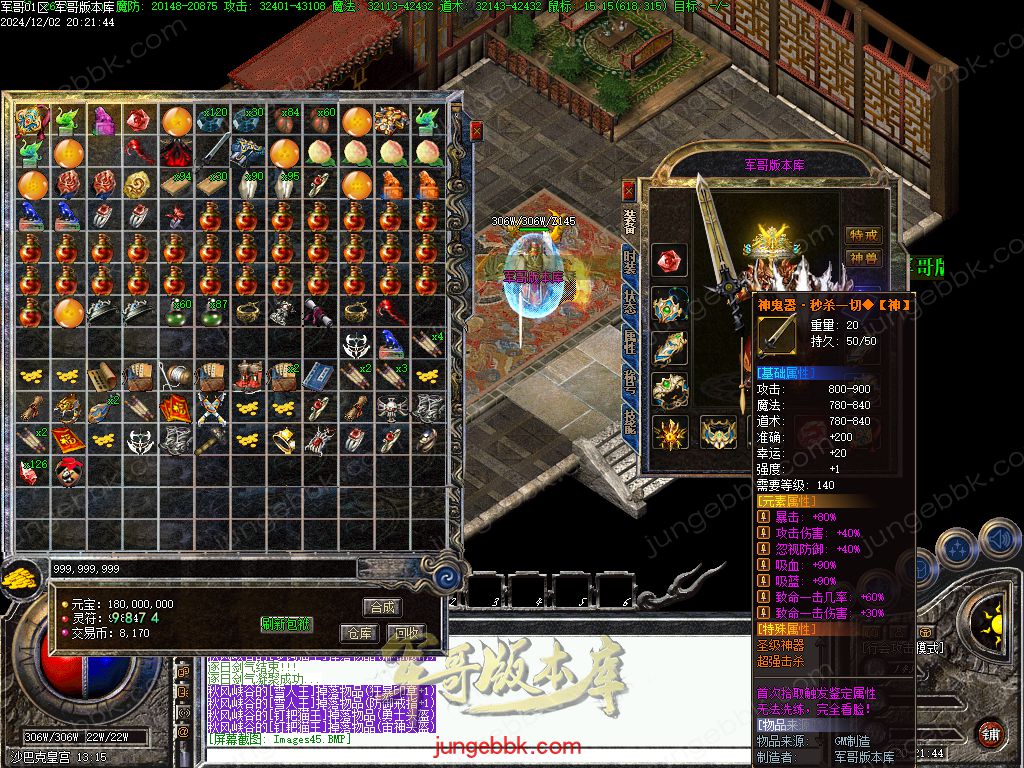Viewport: 1024px width, 768px height.
Task: Pick the x126 red crystal stack
Action: (x=33, y=472)
